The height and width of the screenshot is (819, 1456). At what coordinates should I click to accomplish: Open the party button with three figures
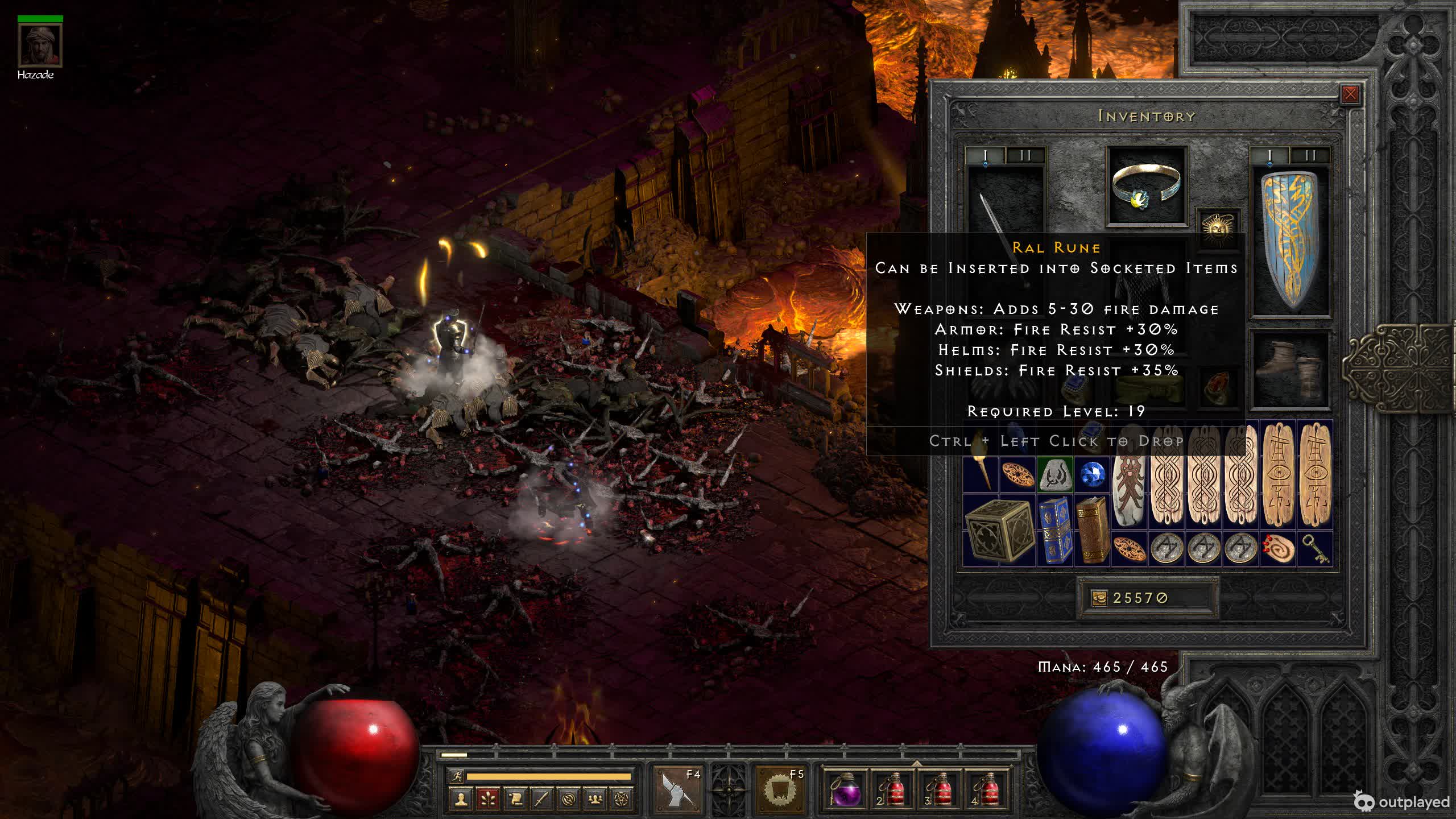(x=595, y=799)
